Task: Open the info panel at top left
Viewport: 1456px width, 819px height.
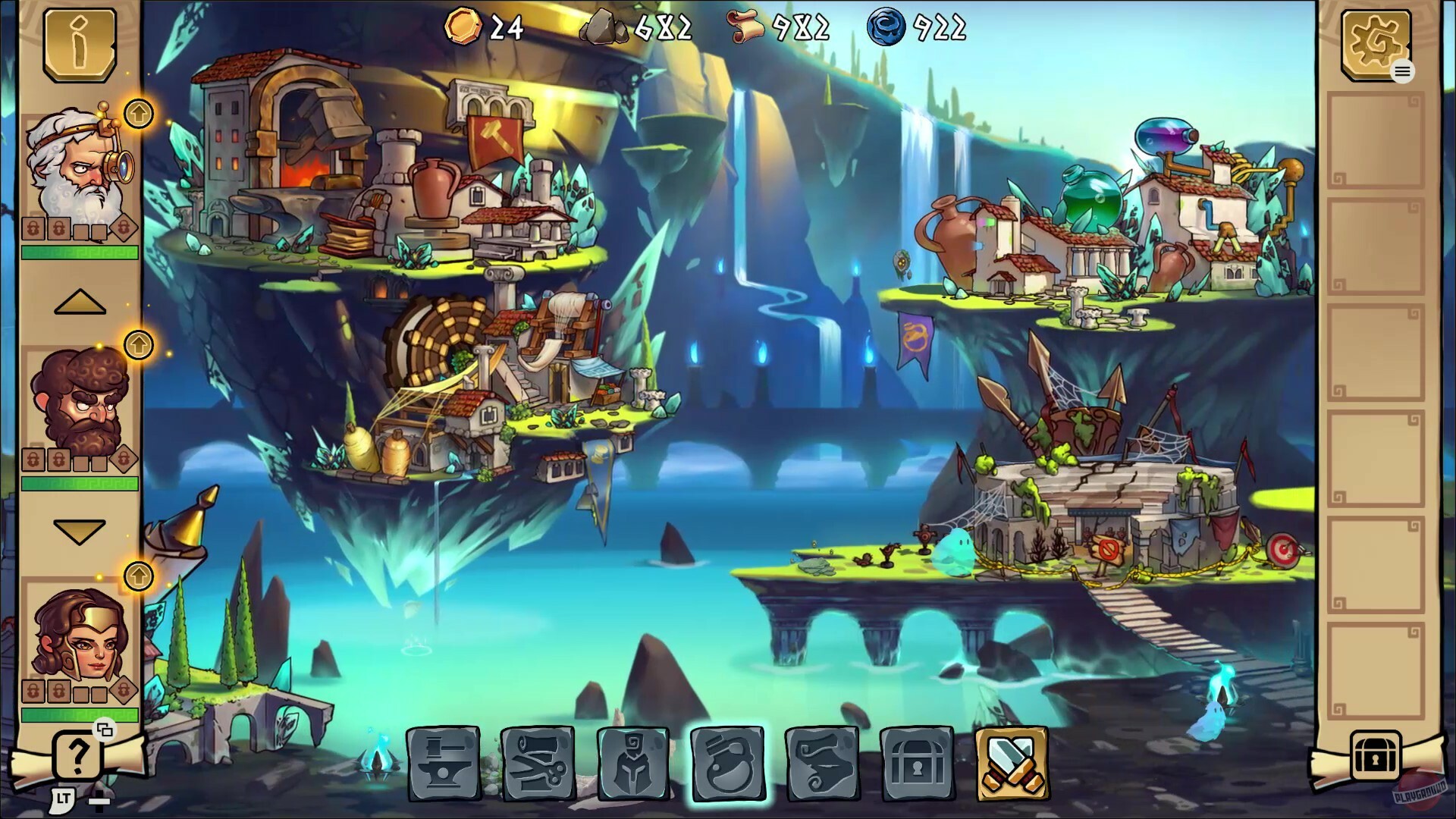Action: tap(78, 44)
